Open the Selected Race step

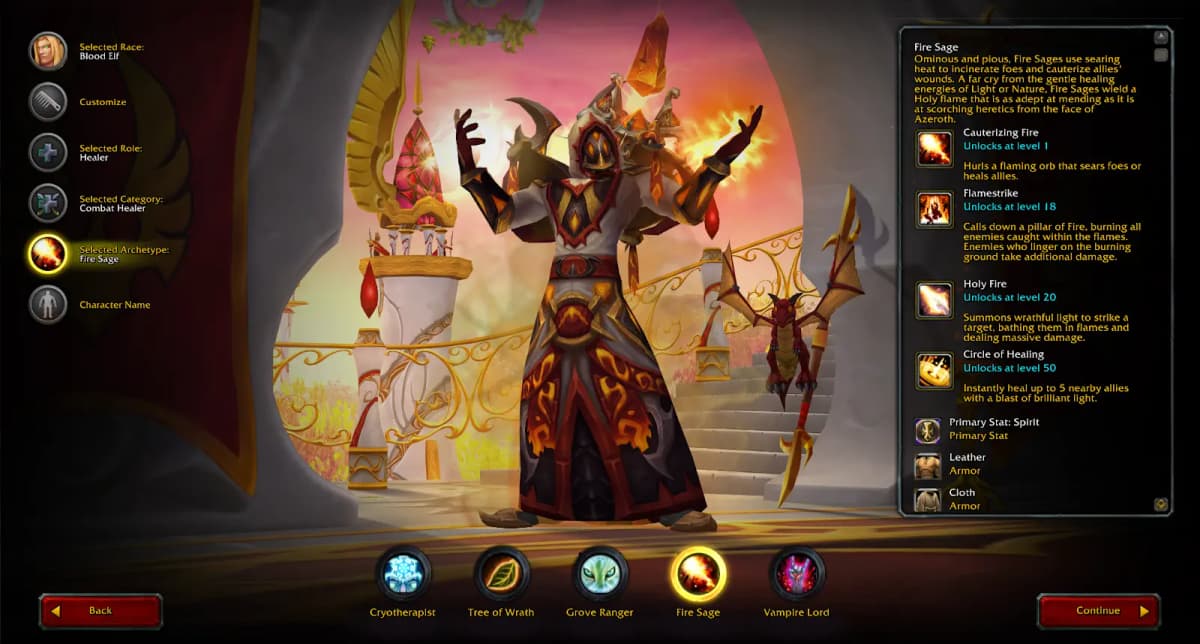(48, 51)
